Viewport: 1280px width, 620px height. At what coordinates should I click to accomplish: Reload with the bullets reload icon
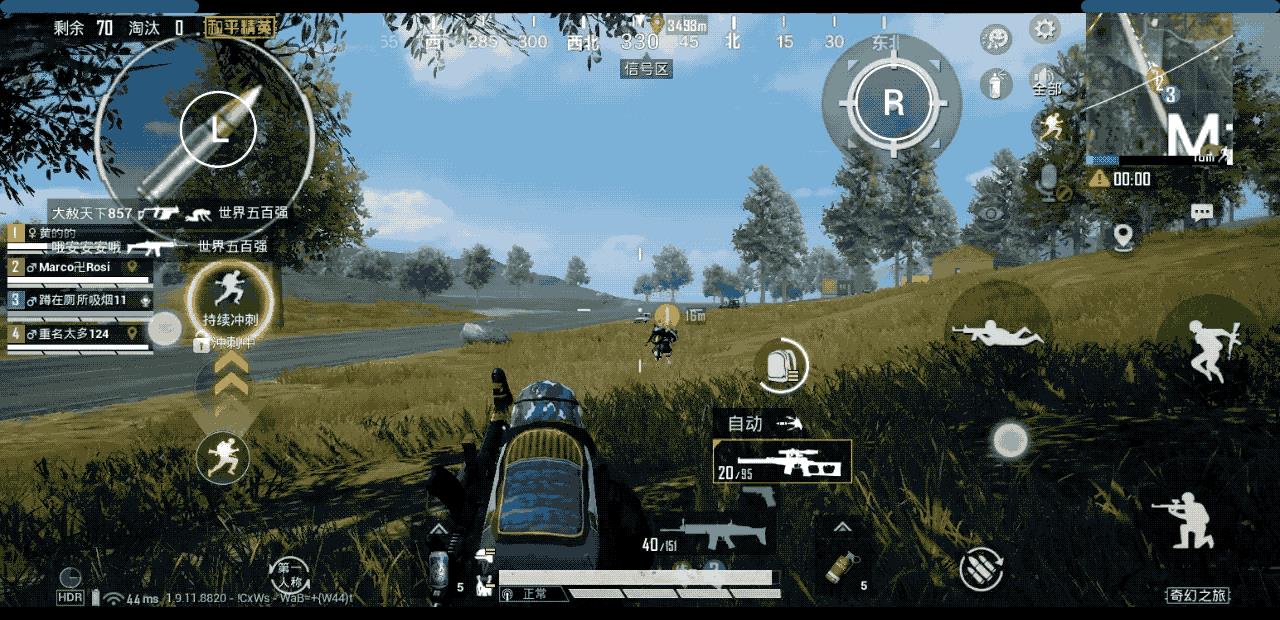(x=981, y=568)
